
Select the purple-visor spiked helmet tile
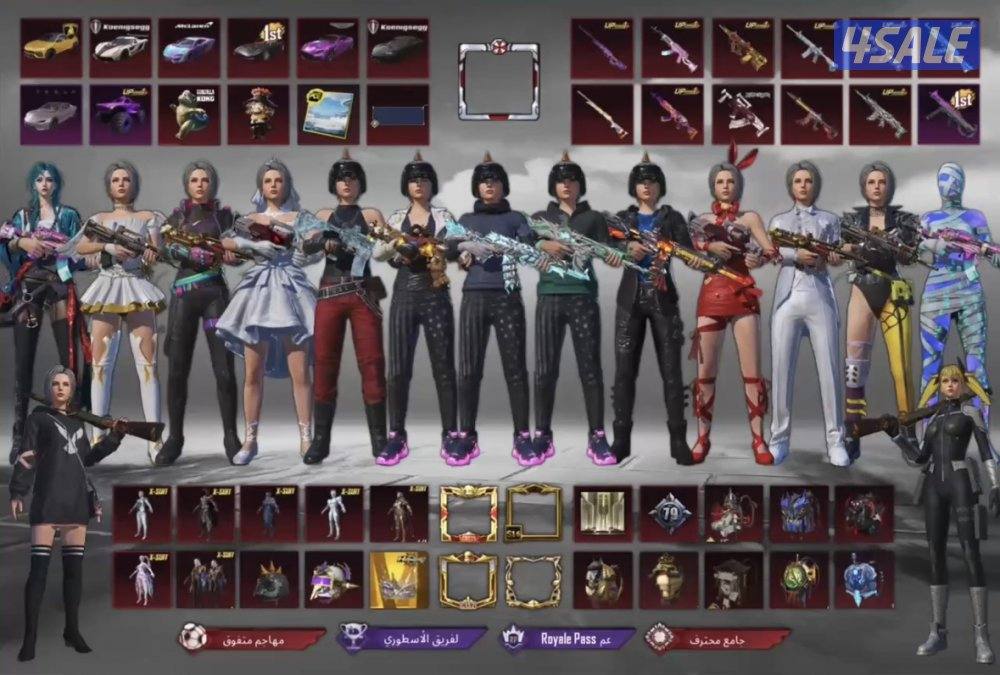[x=333, y=579]
